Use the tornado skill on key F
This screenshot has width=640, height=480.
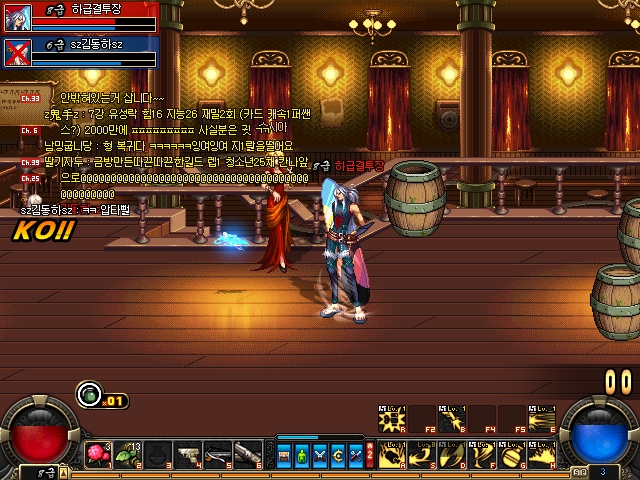(481, 451)
